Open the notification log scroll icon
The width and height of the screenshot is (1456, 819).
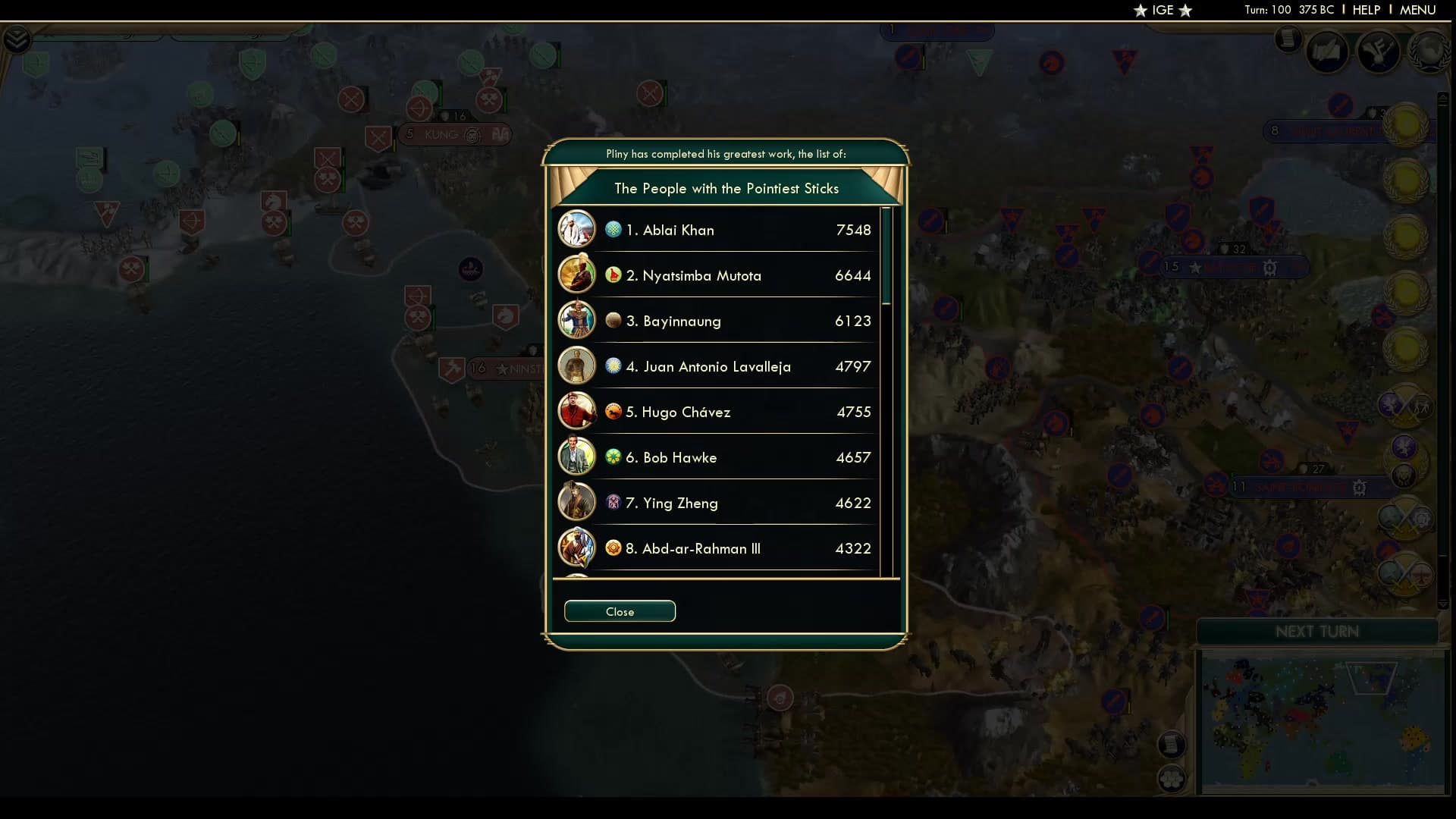coord(1288,39)
